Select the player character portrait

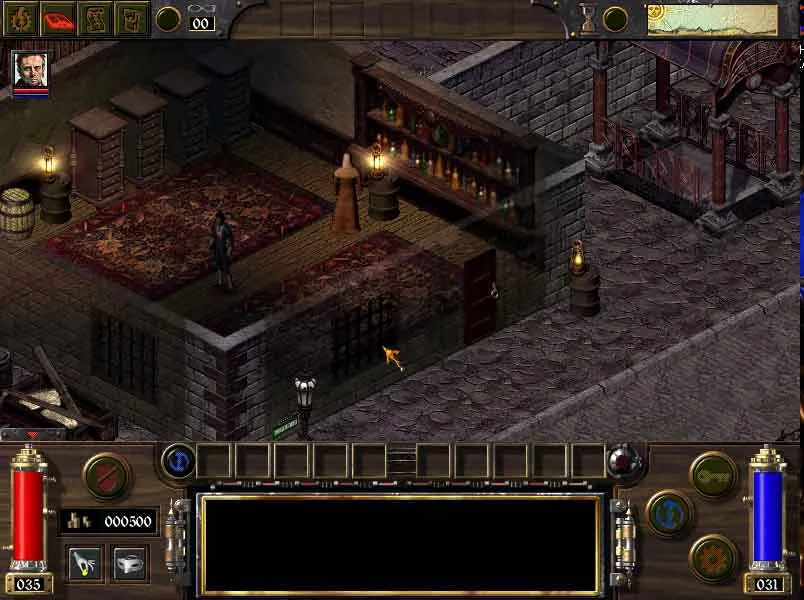pyautogui.click(x=30, y=71)
